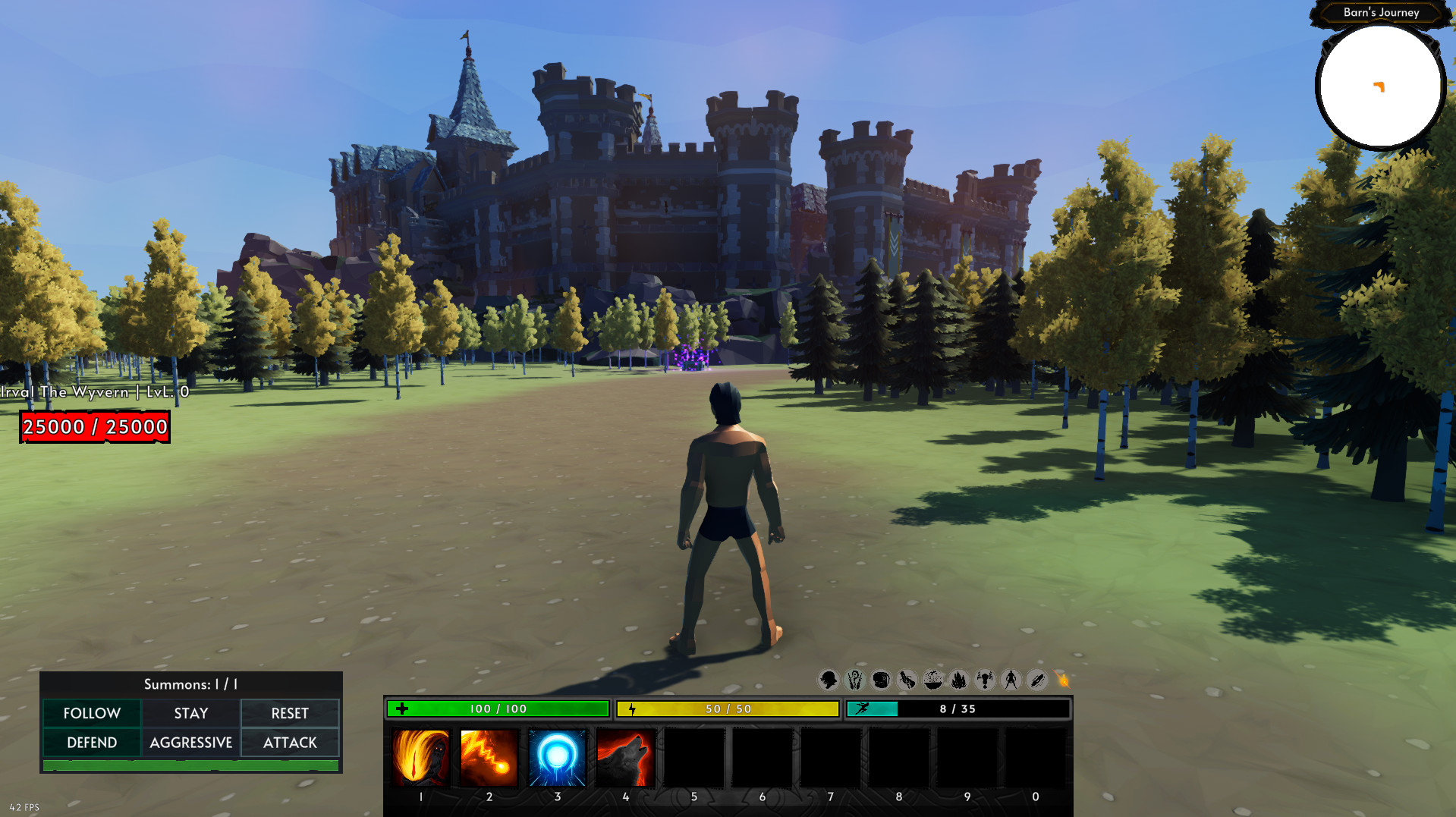The image size is (1456, 817).
Task: Set the summon to Follow
Action: click(92, 713)
